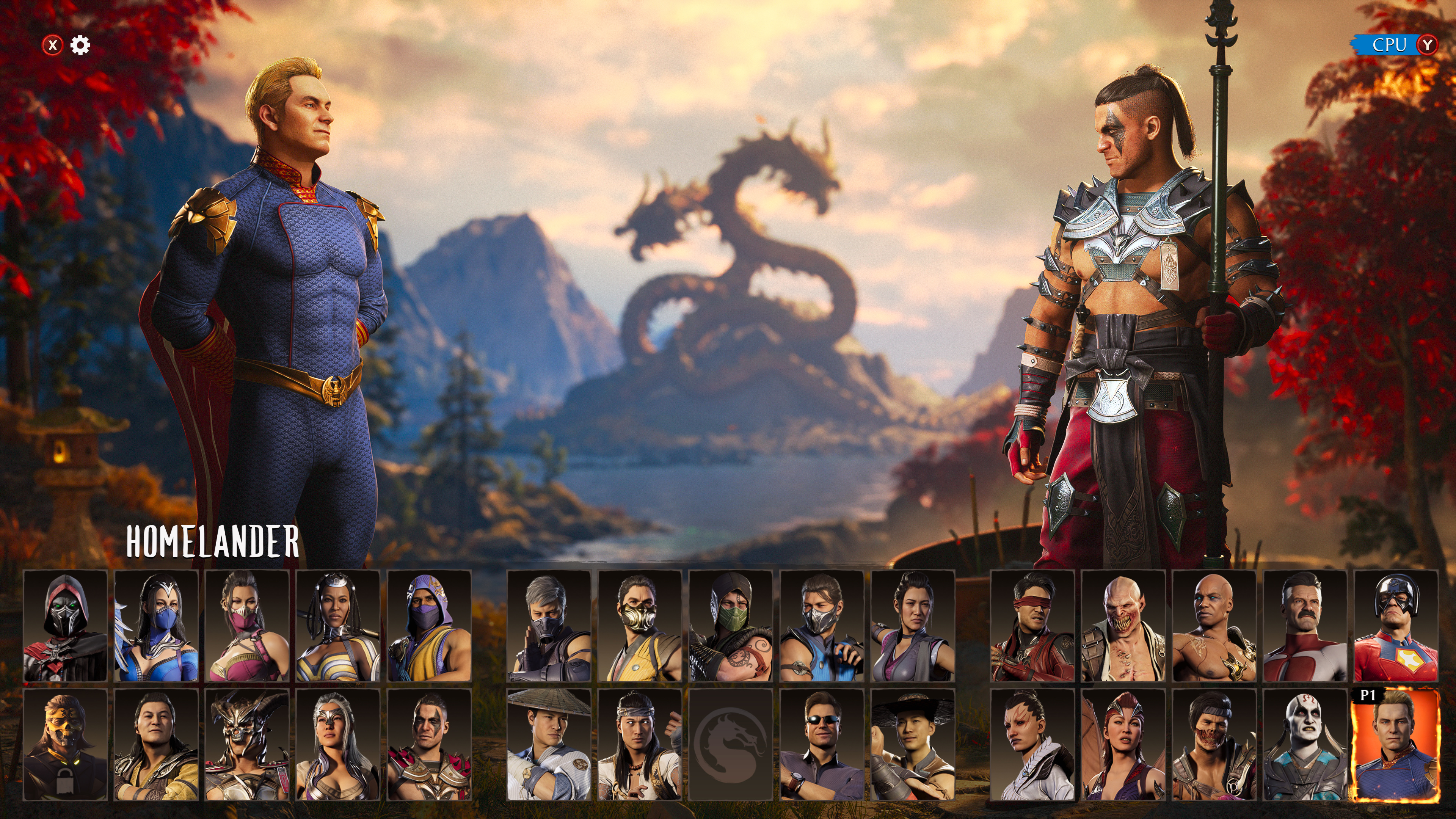Select Kenshi wearing the red blindfold
This screenshot has height=819, width=1456.
1032,626
